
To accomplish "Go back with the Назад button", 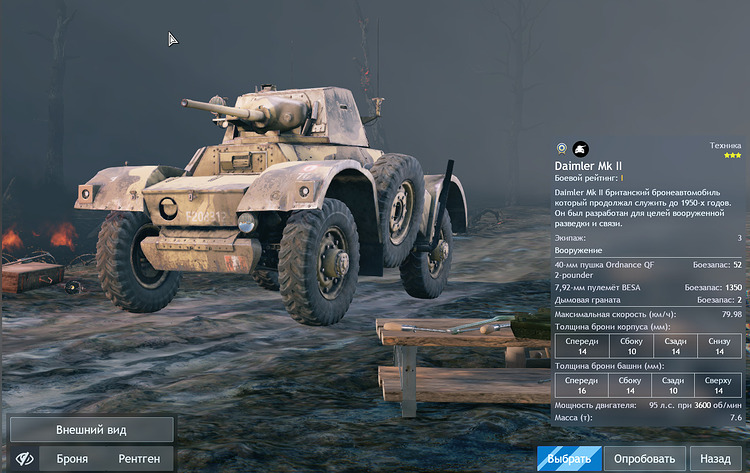I will 715,458.
